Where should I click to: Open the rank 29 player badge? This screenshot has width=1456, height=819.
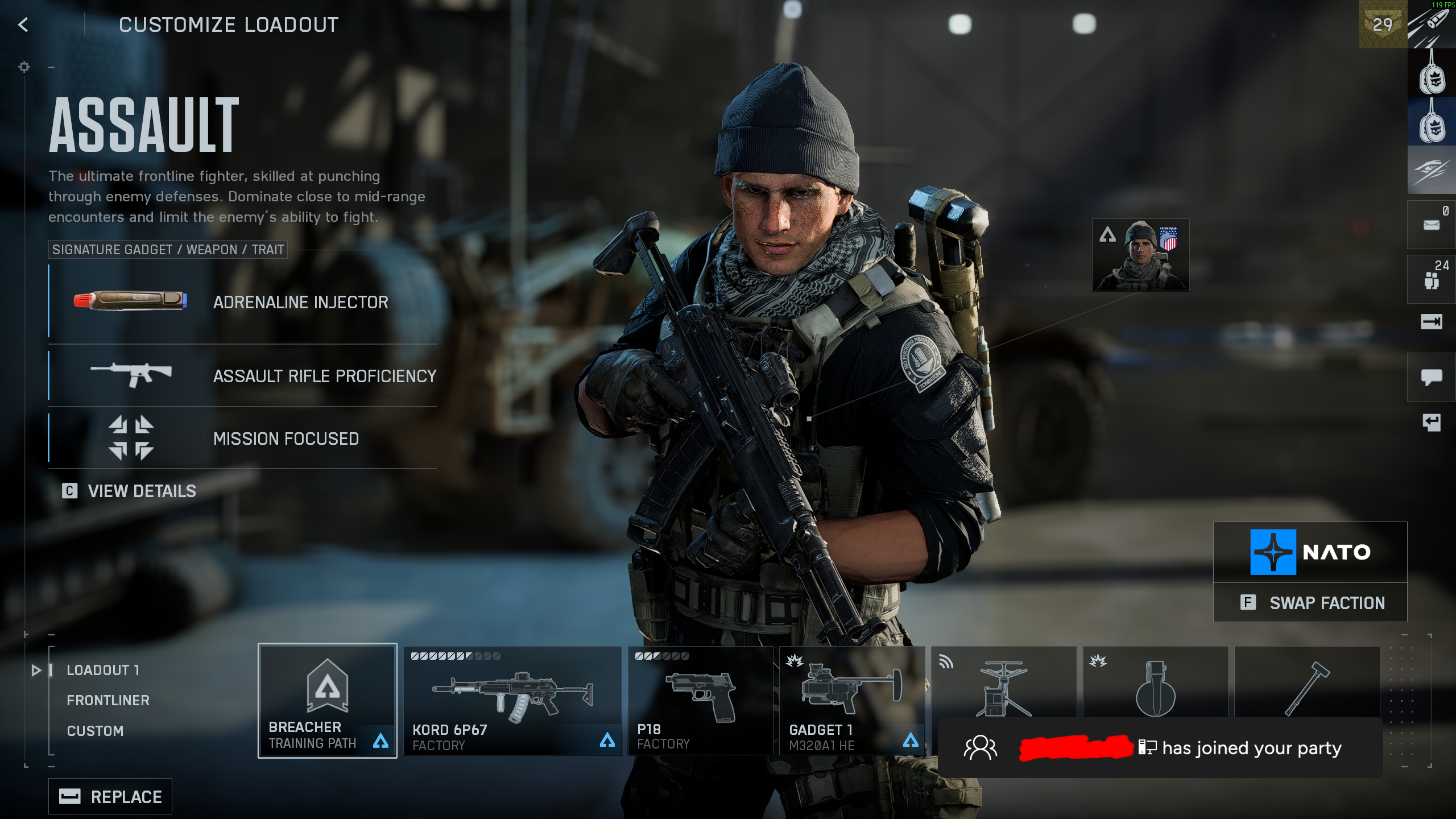click(x=1382, y=24)
